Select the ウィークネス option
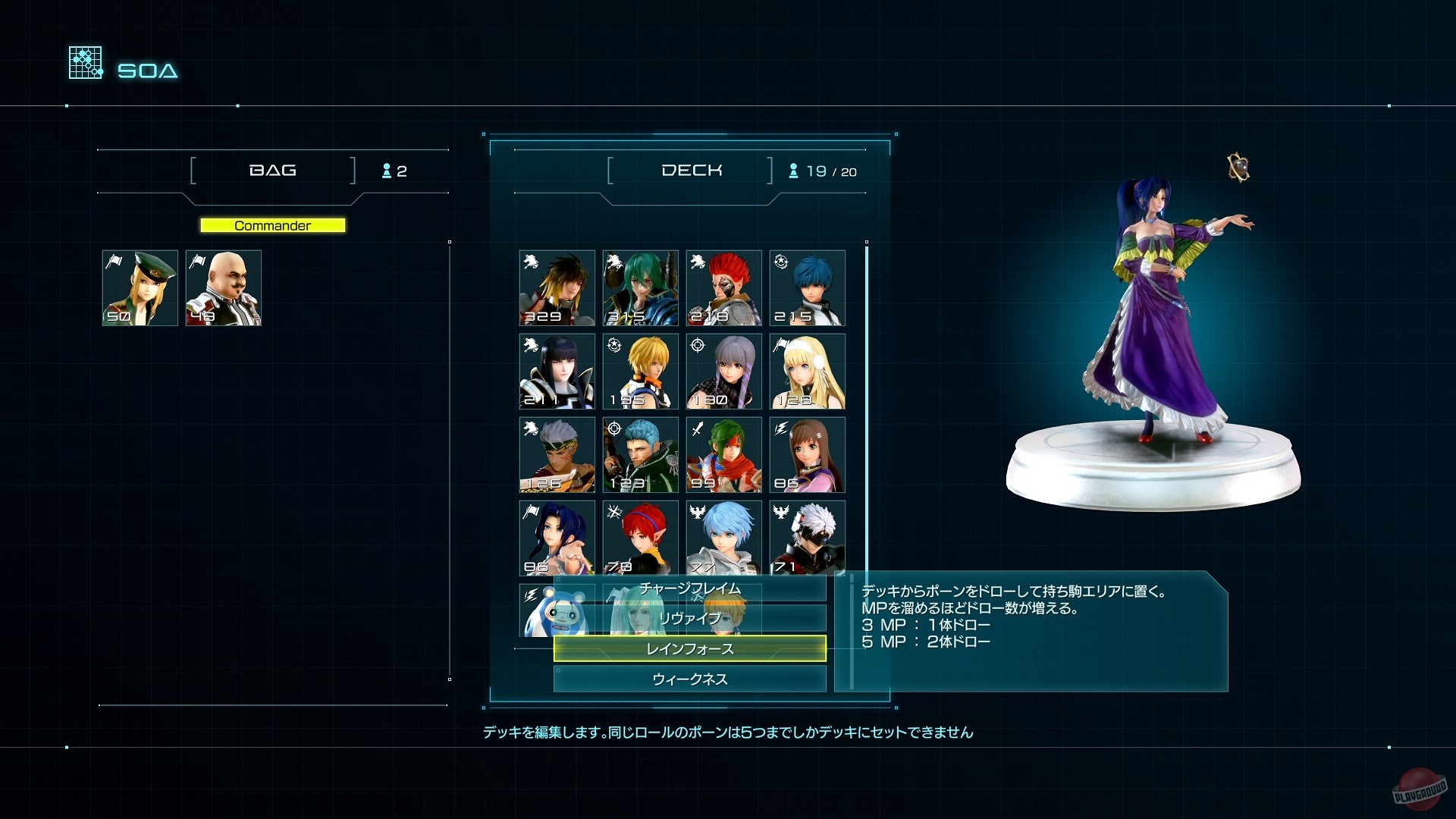 [690, 679]
